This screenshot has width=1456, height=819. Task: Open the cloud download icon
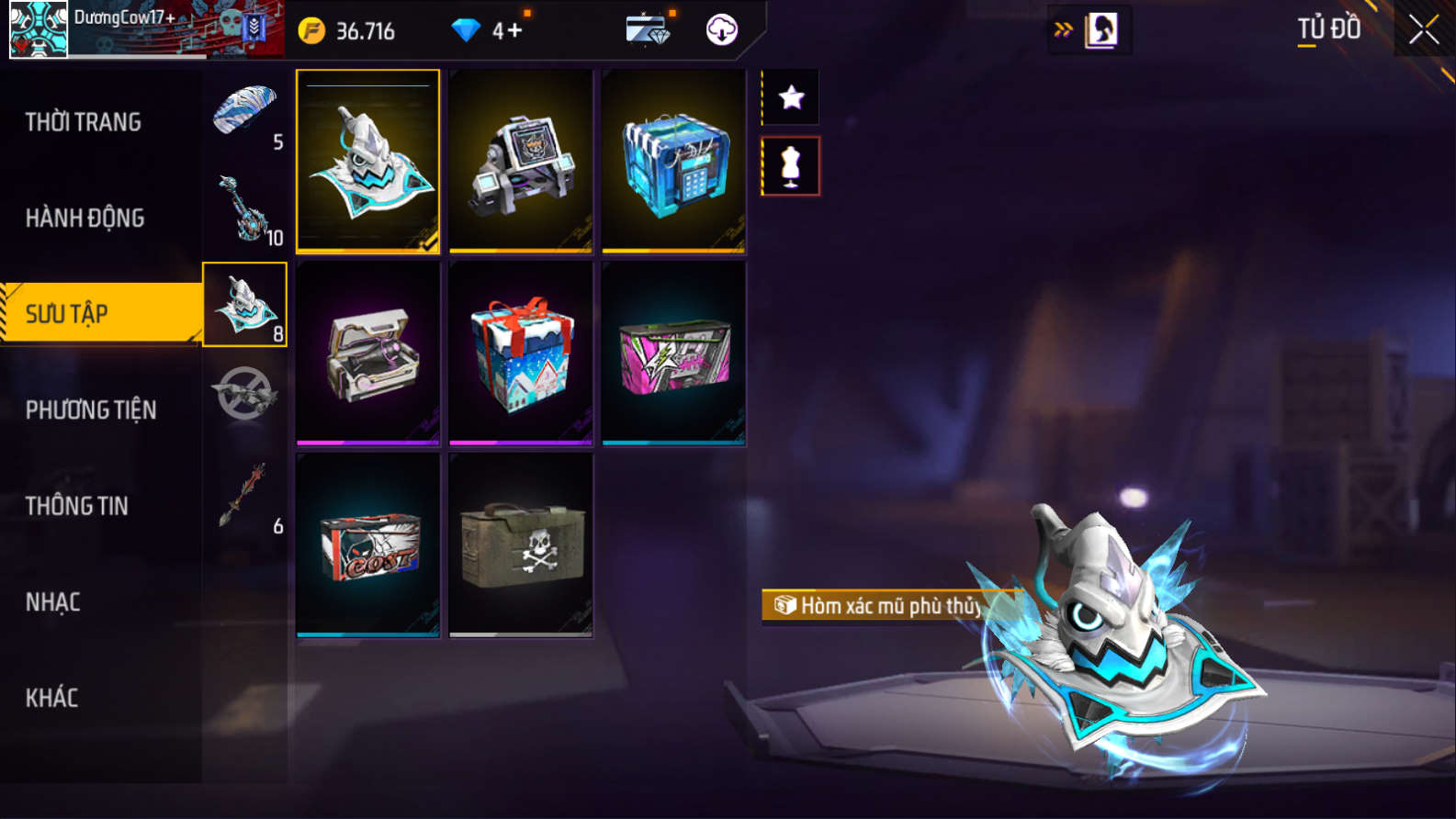click(x=722, y=30)
